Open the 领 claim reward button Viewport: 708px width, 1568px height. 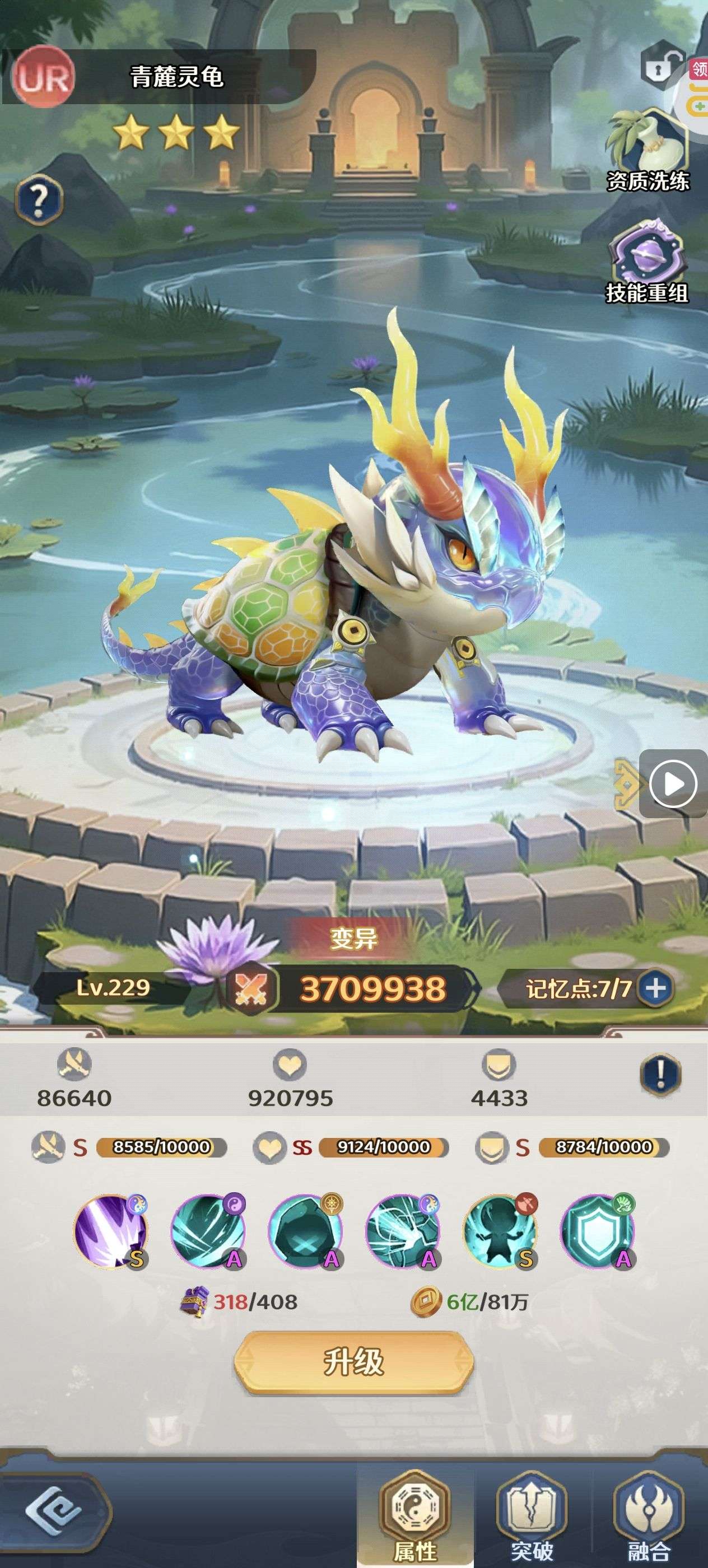(698, 69)
